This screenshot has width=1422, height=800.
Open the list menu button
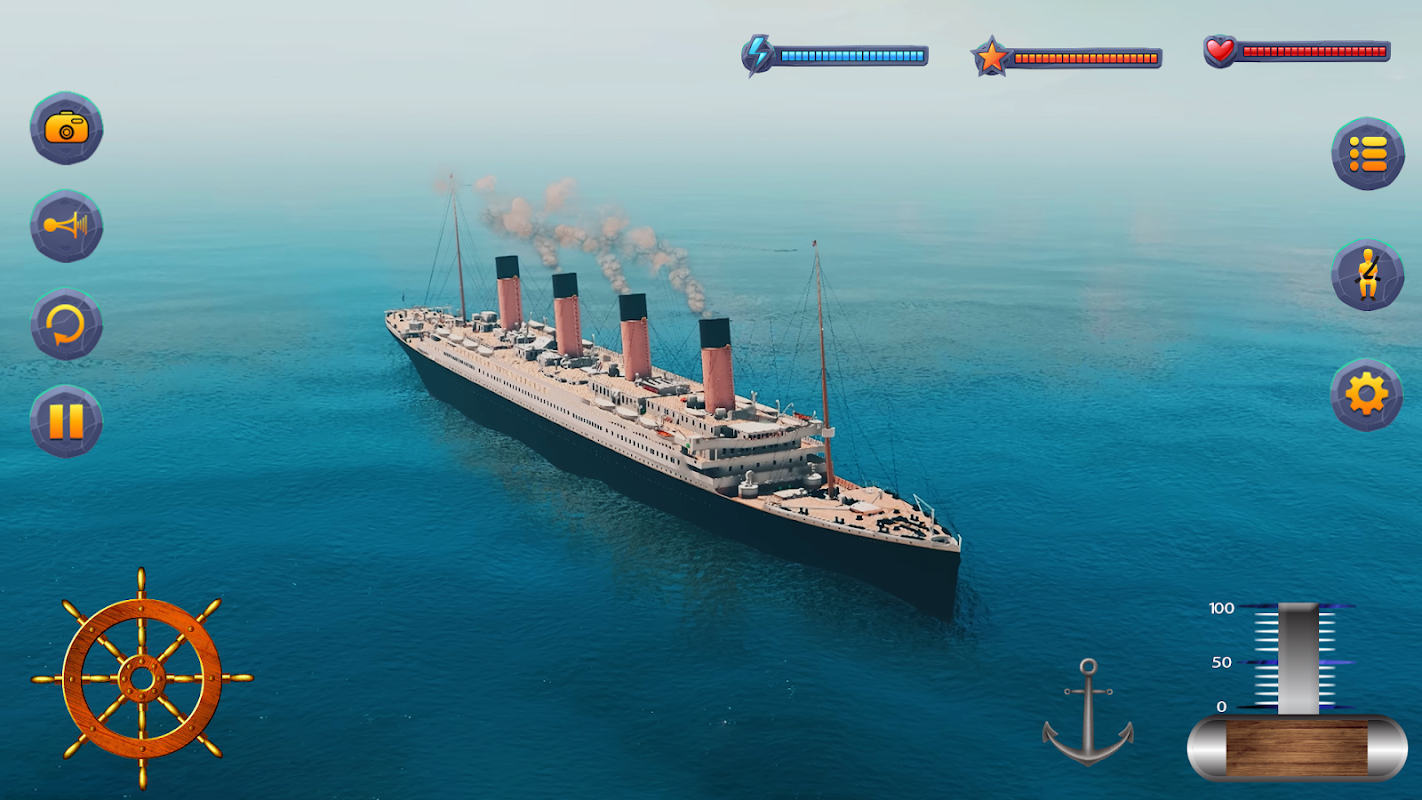coord(1367,154)
